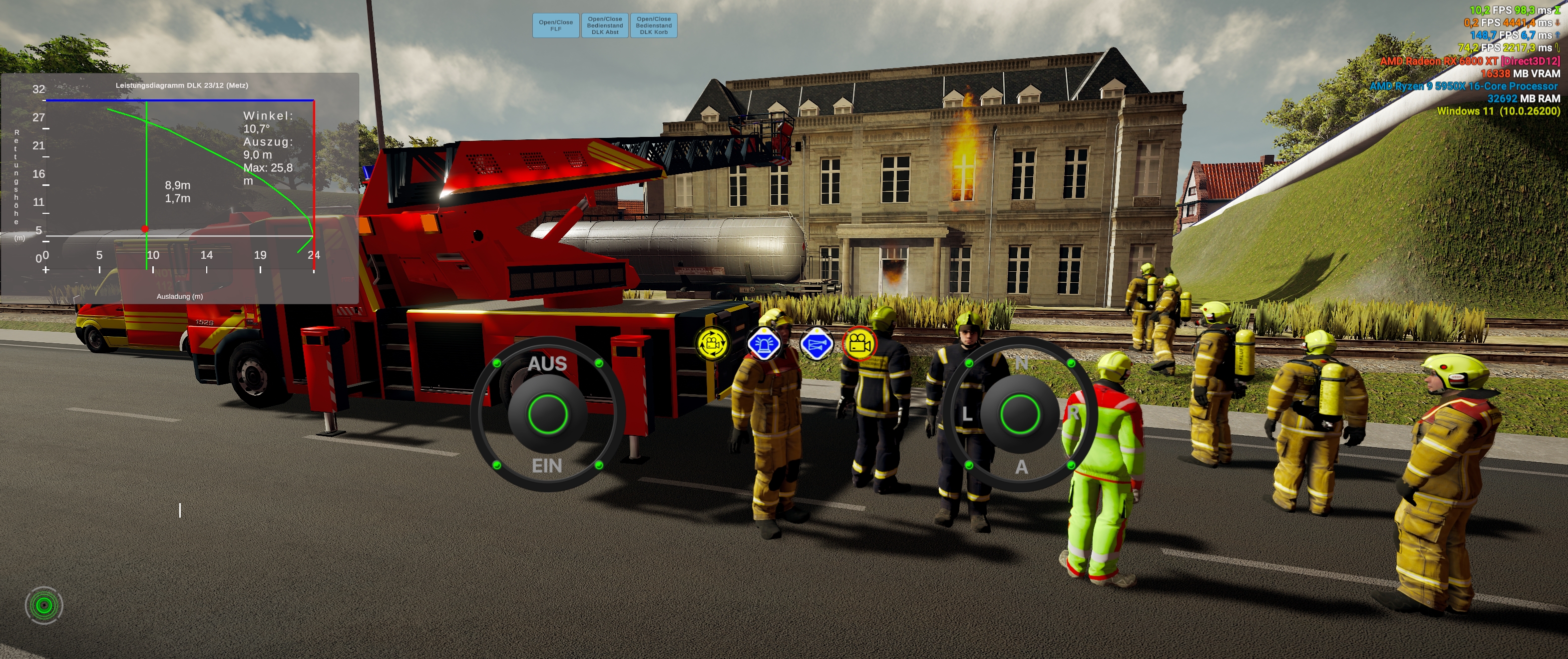Click the Open/Close Bedienstand DLK Abst button
Screen dimensions: 1568x659
coord(605,25)
